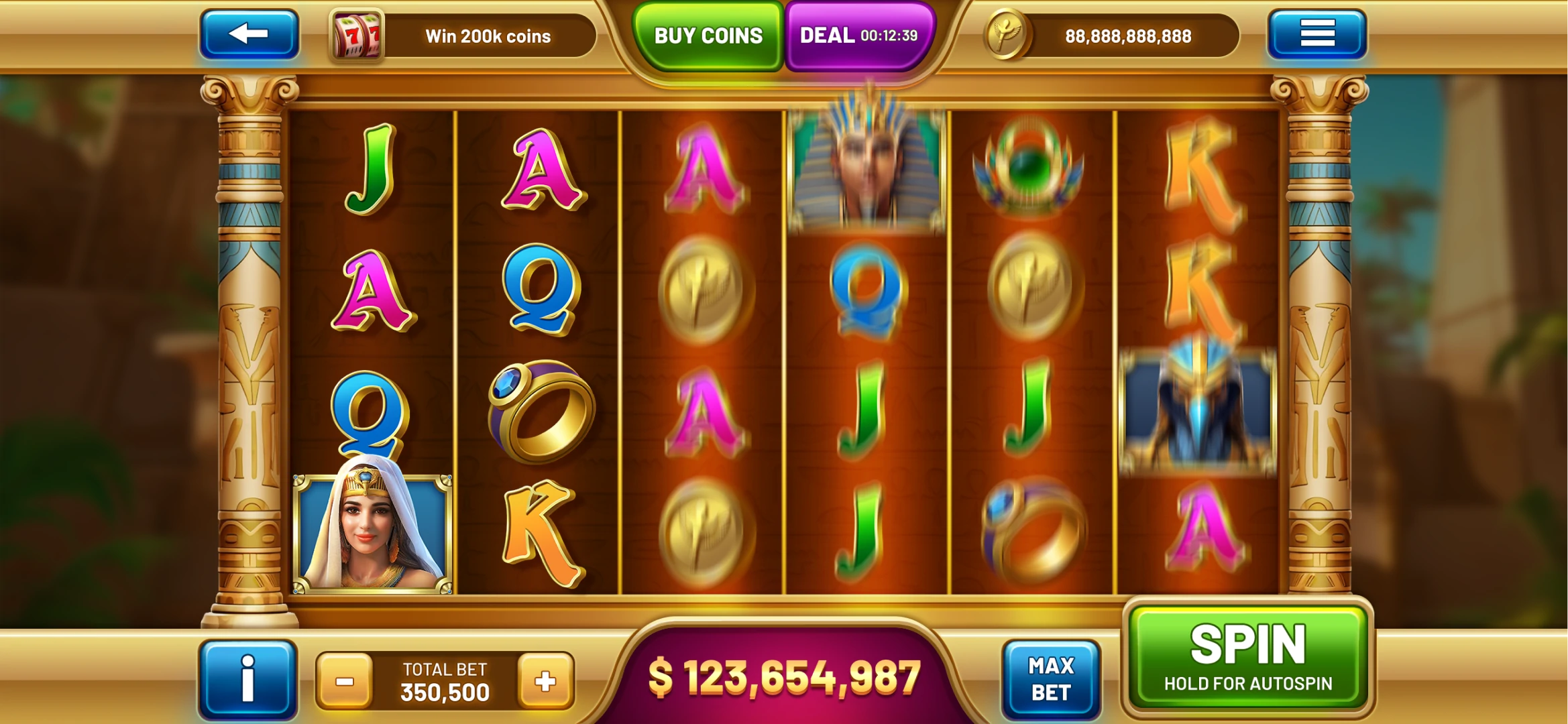This screenshot has width=1568, height=724.
Task: Show the paytable info button
Action: coord(247,679)
